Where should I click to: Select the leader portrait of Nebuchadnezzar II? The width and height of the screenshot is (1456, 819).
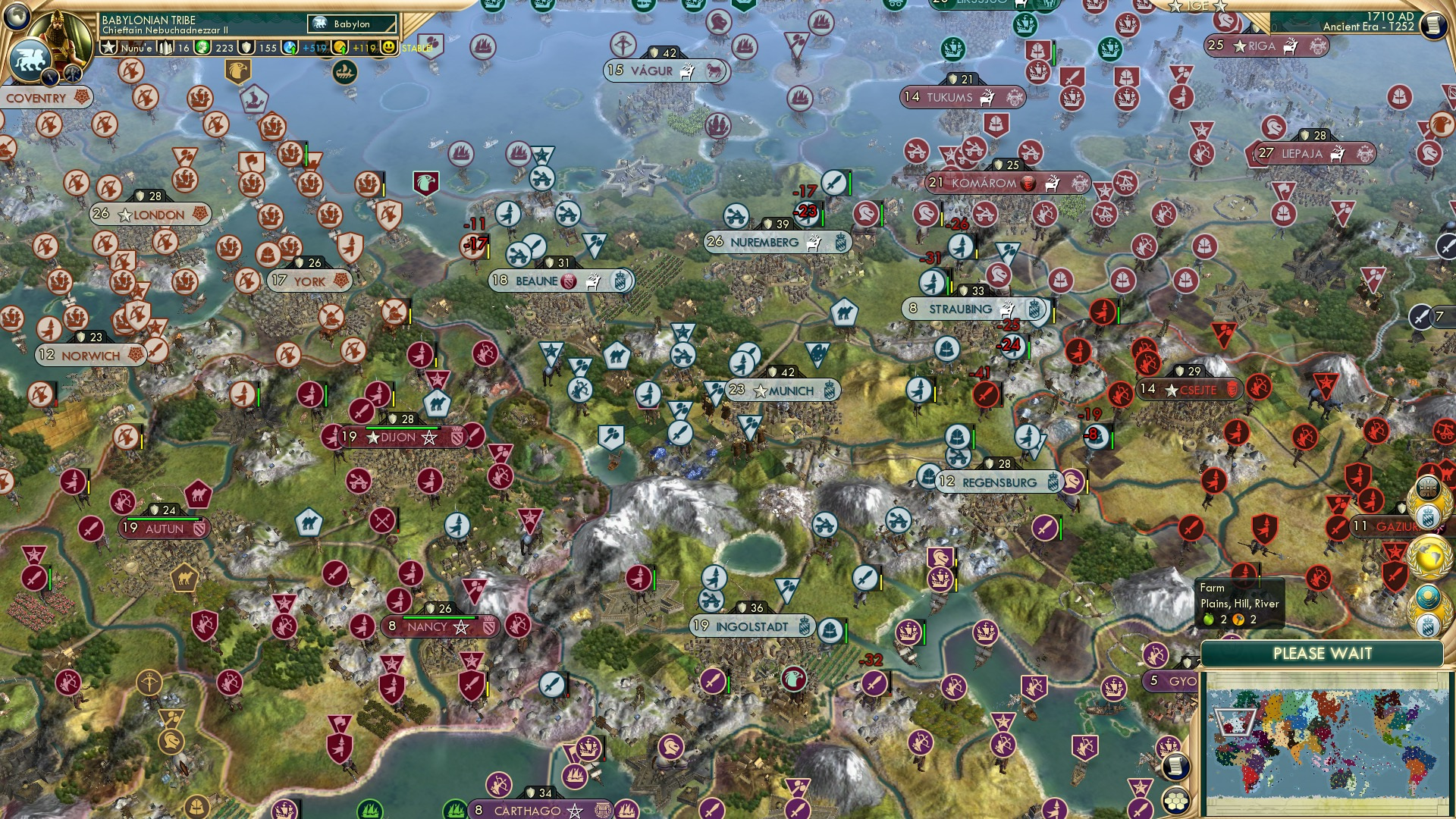[61, 34]
